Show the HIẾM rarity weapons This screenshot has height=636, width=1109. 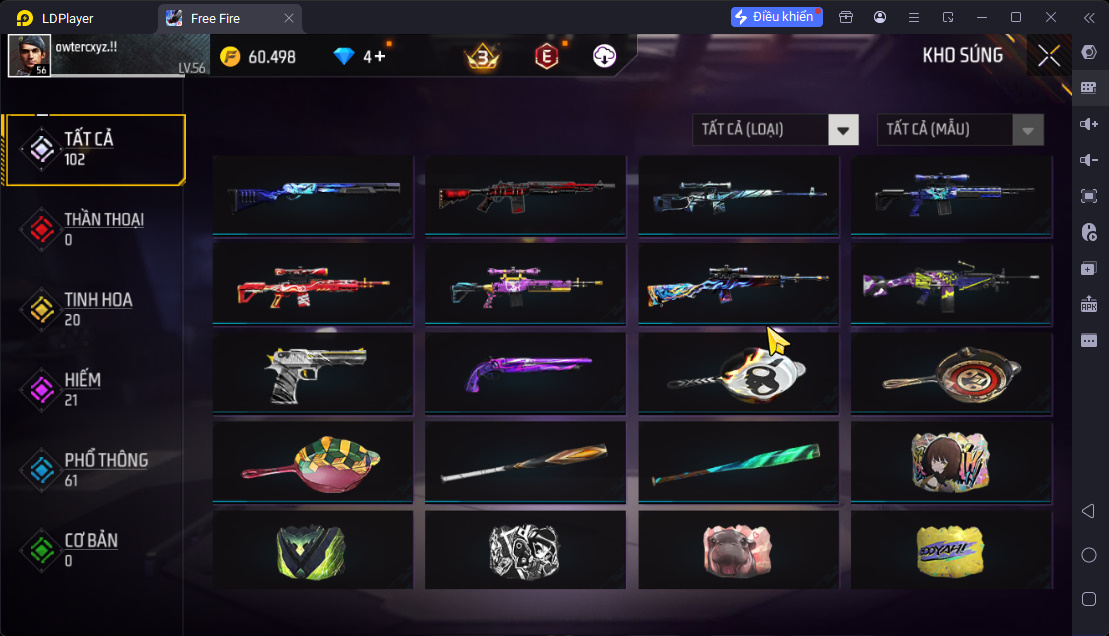tap(94, 389)
